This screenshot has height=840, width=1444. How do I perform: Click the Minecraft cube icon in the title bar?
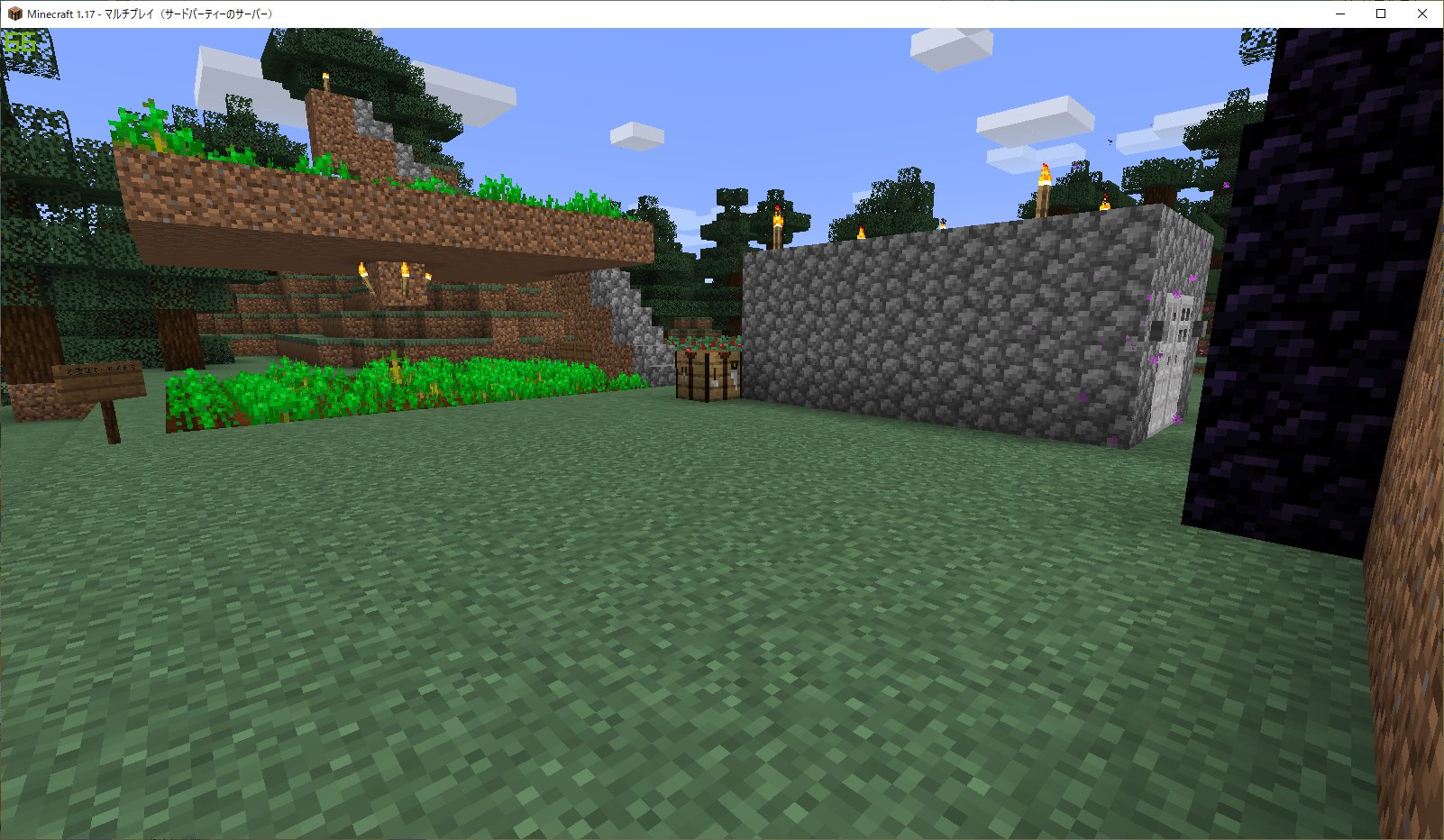(13, 14)
